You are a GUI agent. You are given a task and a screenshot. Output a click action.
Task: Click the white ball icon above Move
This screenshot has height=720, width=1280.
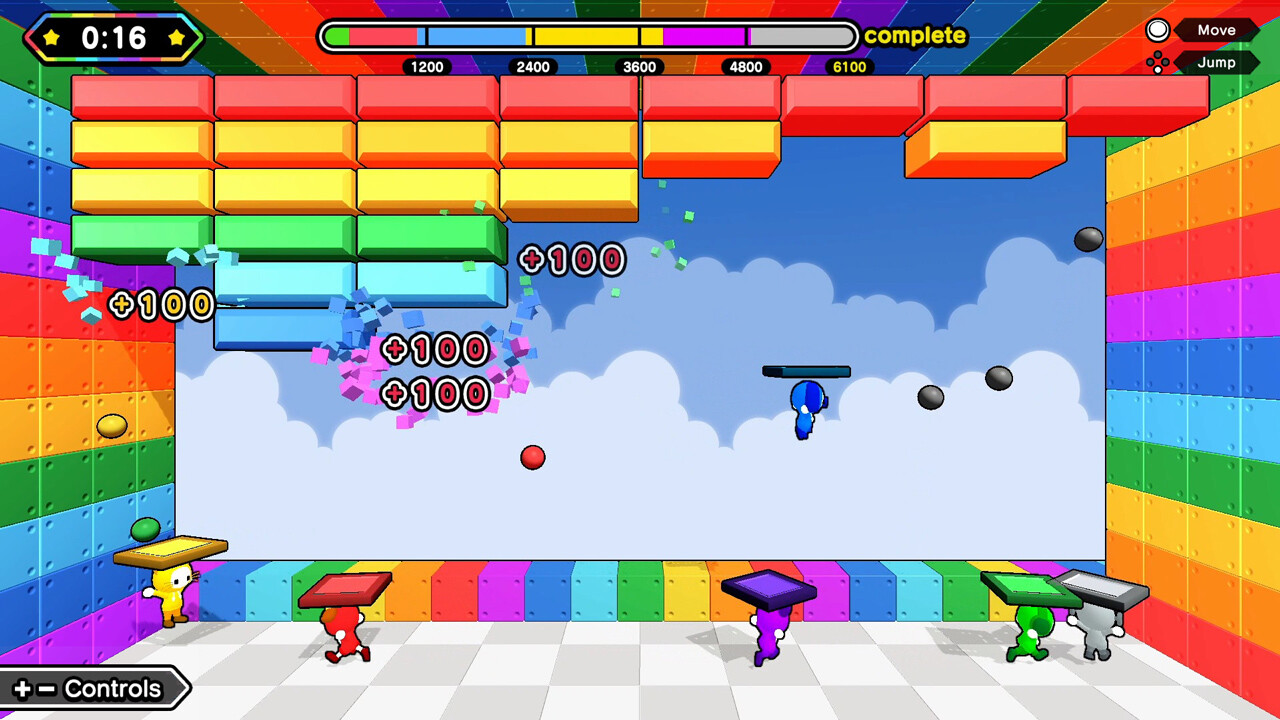(1158, 29)
